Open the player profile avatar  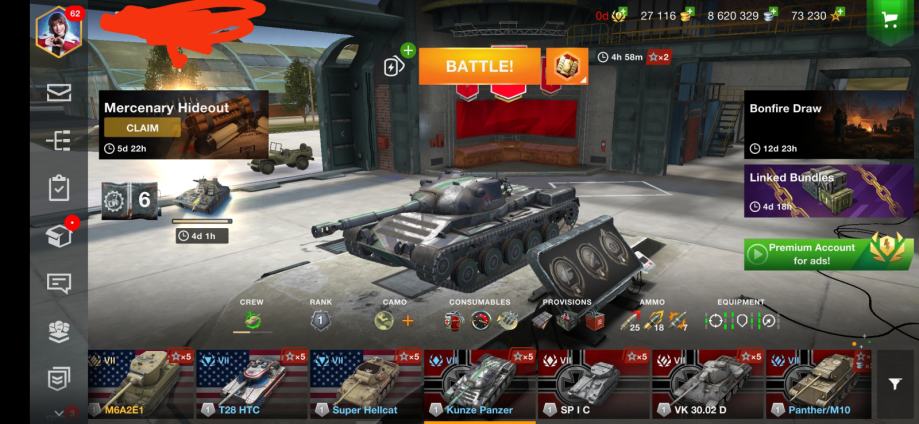[58, 32]
